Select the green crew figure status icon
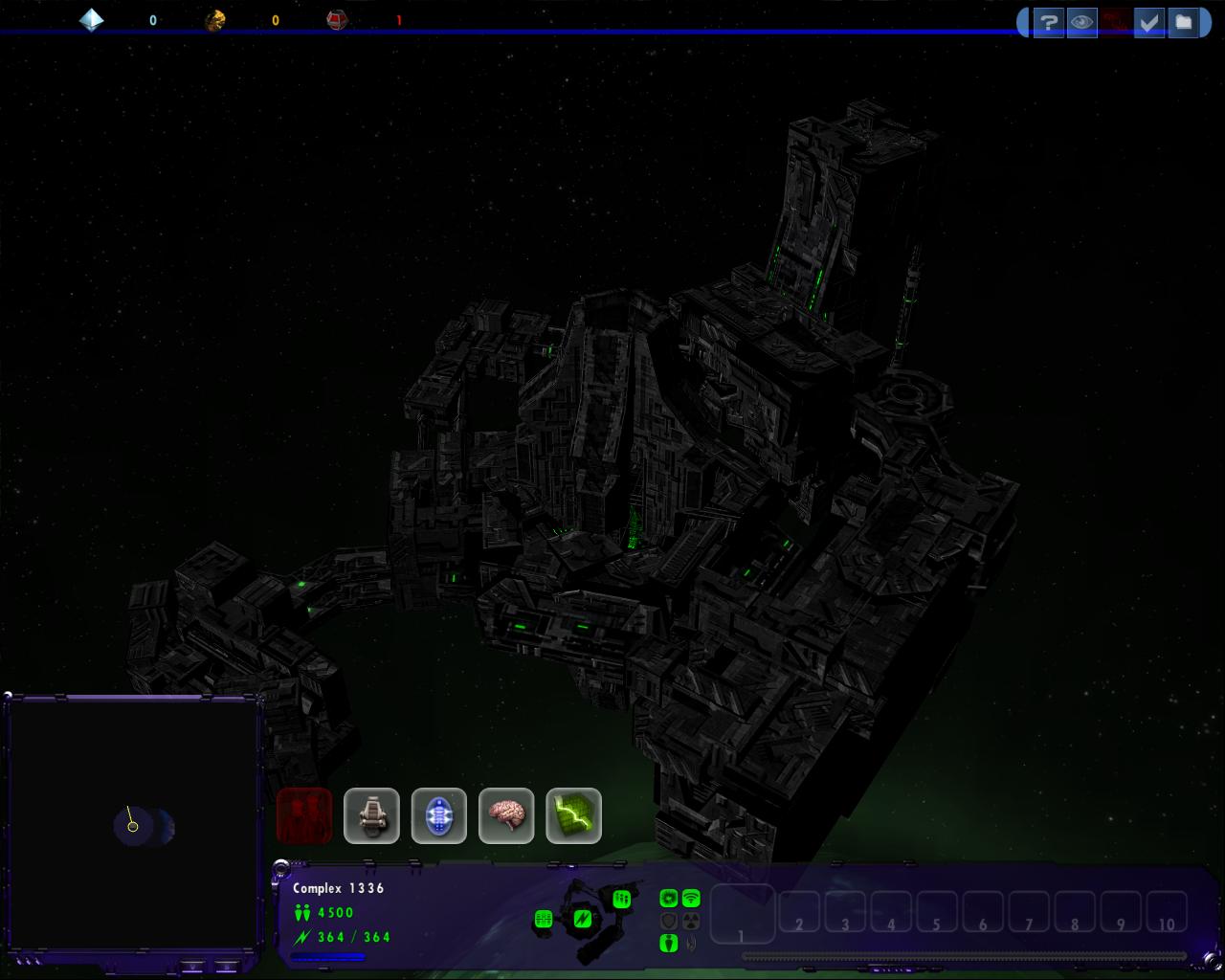 (x=669, y=944)
